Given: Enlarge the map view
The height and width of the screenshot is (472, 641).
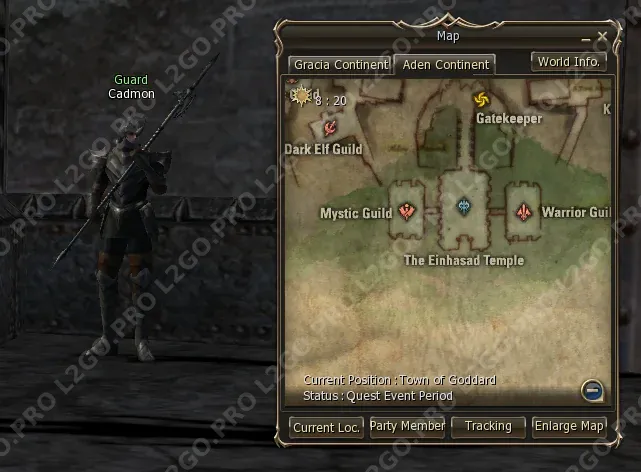Looking at the screenshot, I should [569, 426].
